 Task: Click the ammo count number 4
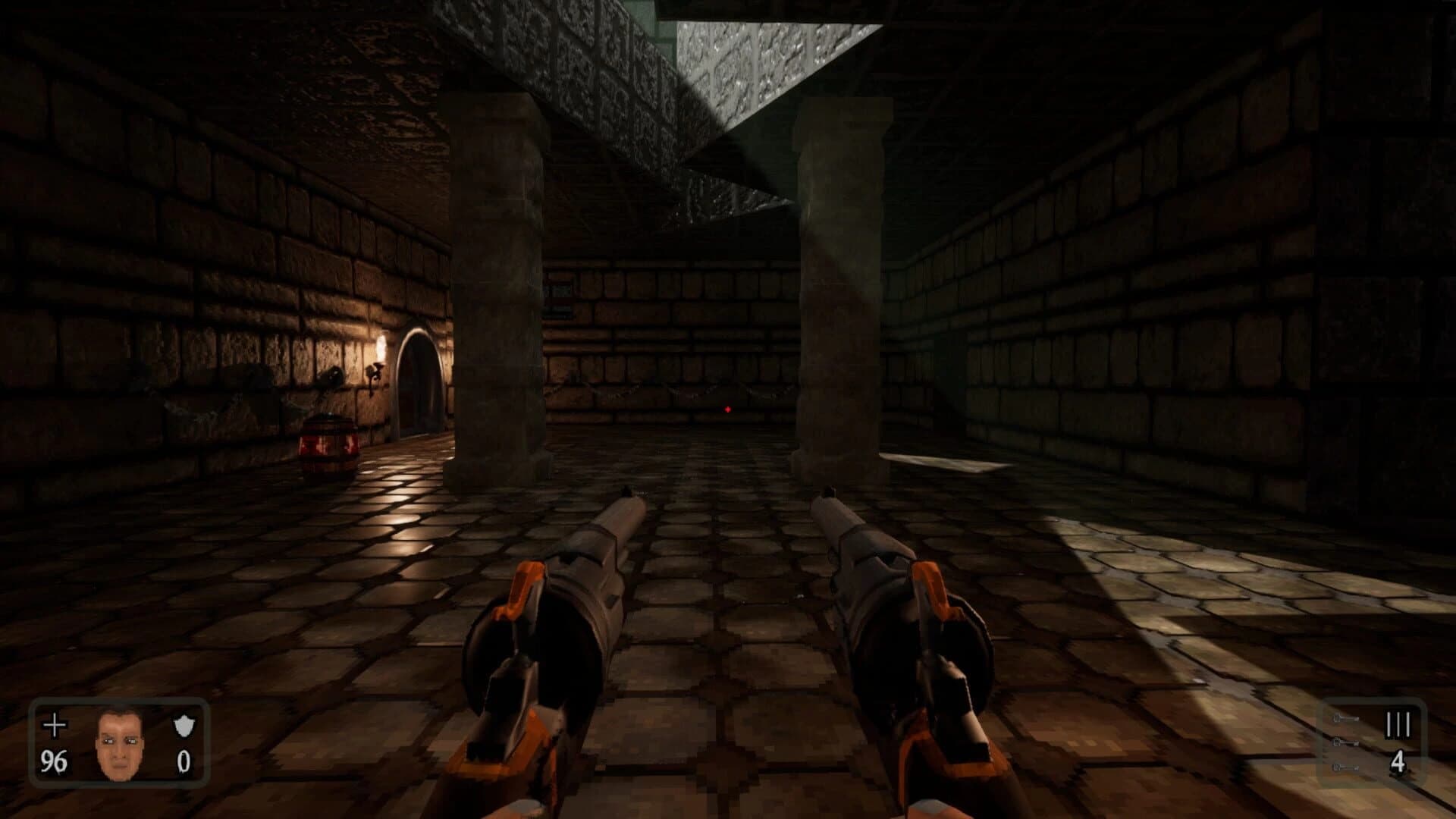(1398, 762)
